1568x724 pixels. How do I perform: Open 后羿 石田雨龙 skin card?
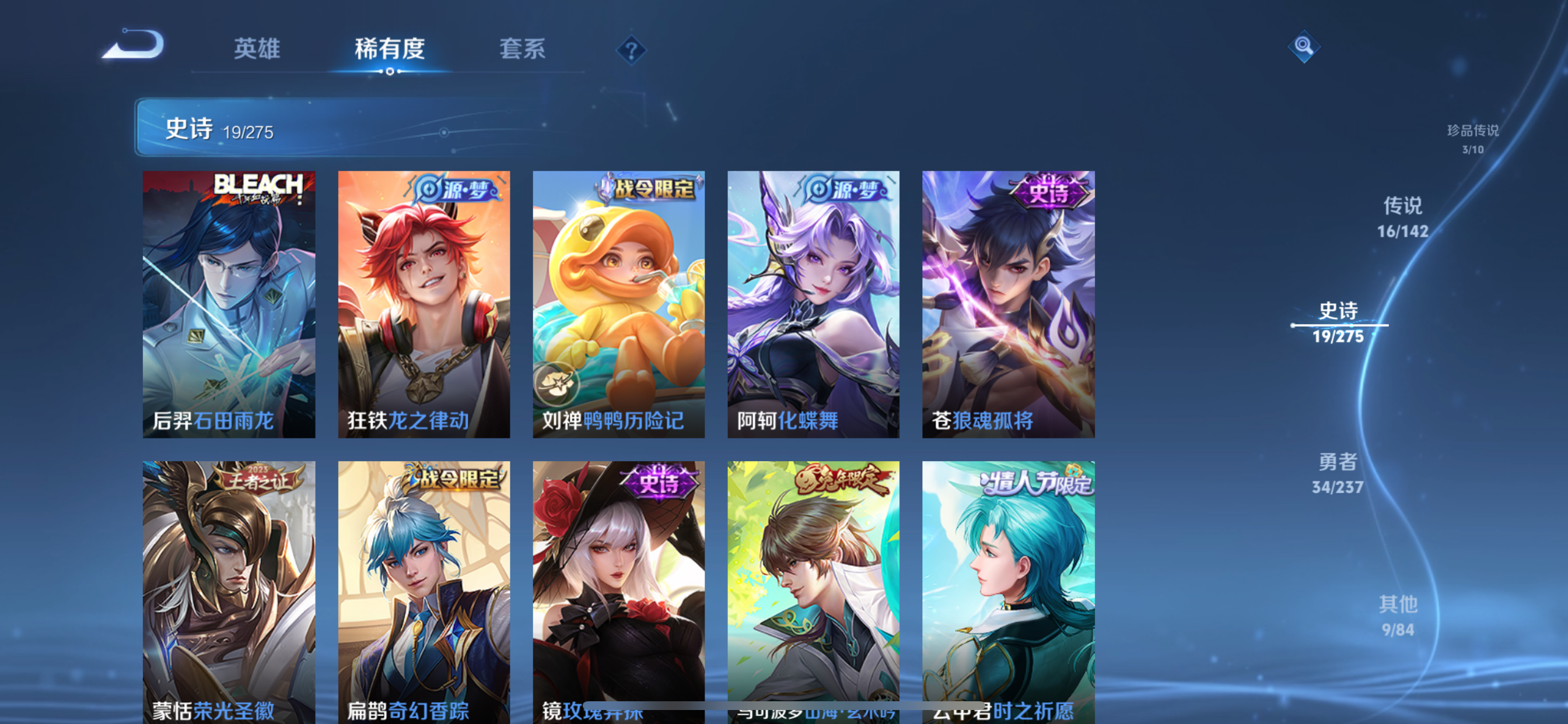[229, 304]
